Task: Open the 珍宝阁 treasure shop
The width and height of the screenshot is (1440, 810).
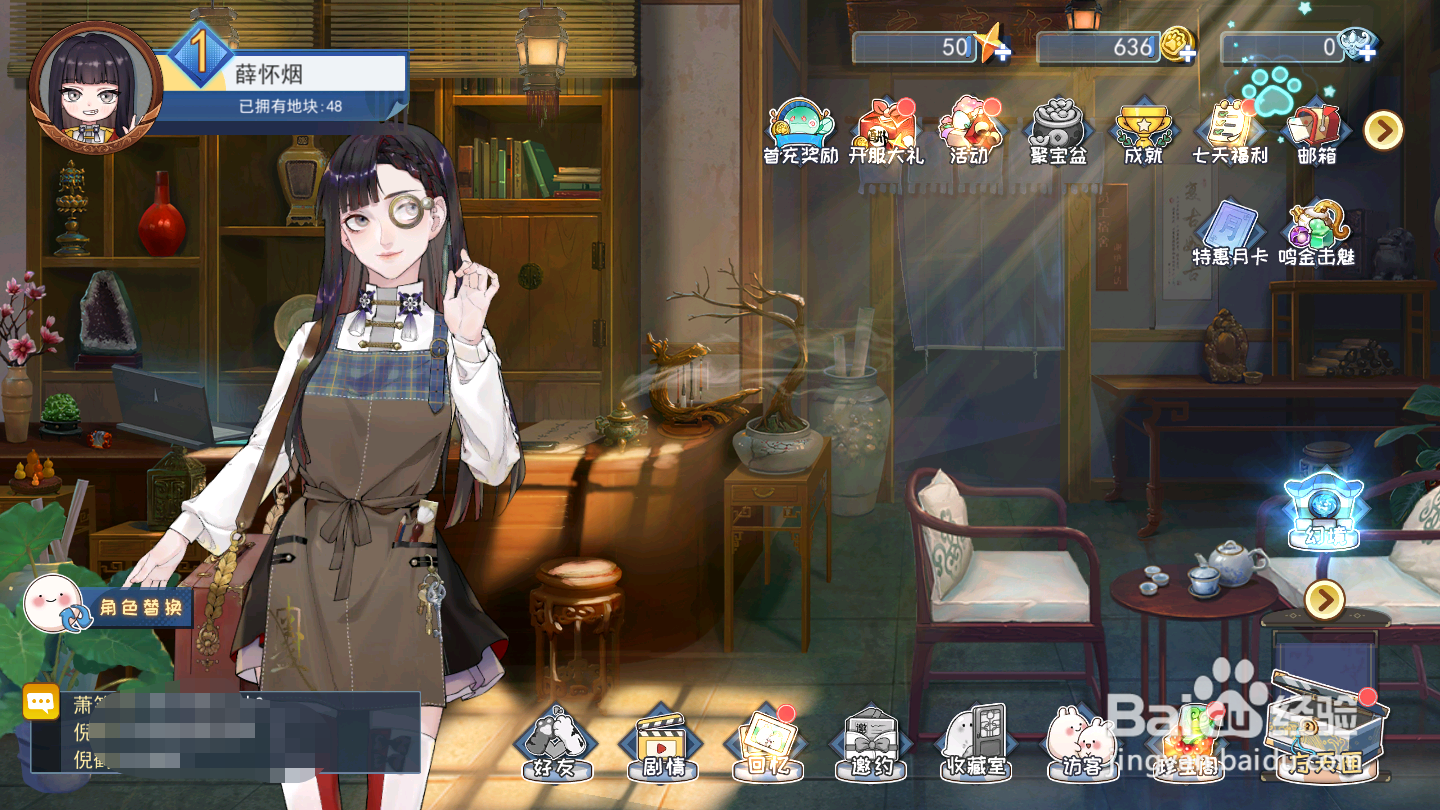Action: pyautogui.click(x=1188, y=746)
